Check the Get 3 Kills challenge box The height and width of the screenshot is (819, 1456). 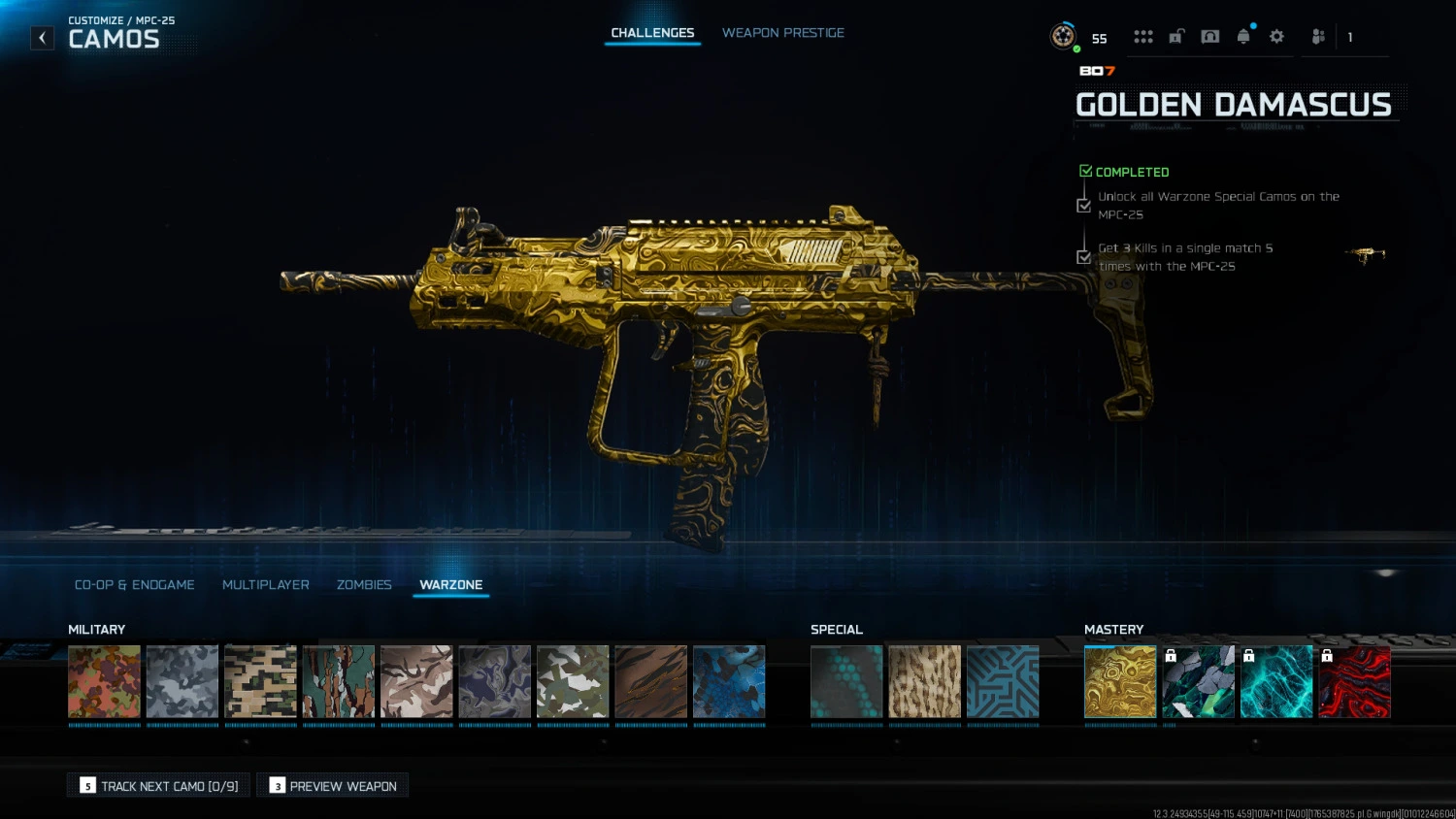coord(1084,257)
